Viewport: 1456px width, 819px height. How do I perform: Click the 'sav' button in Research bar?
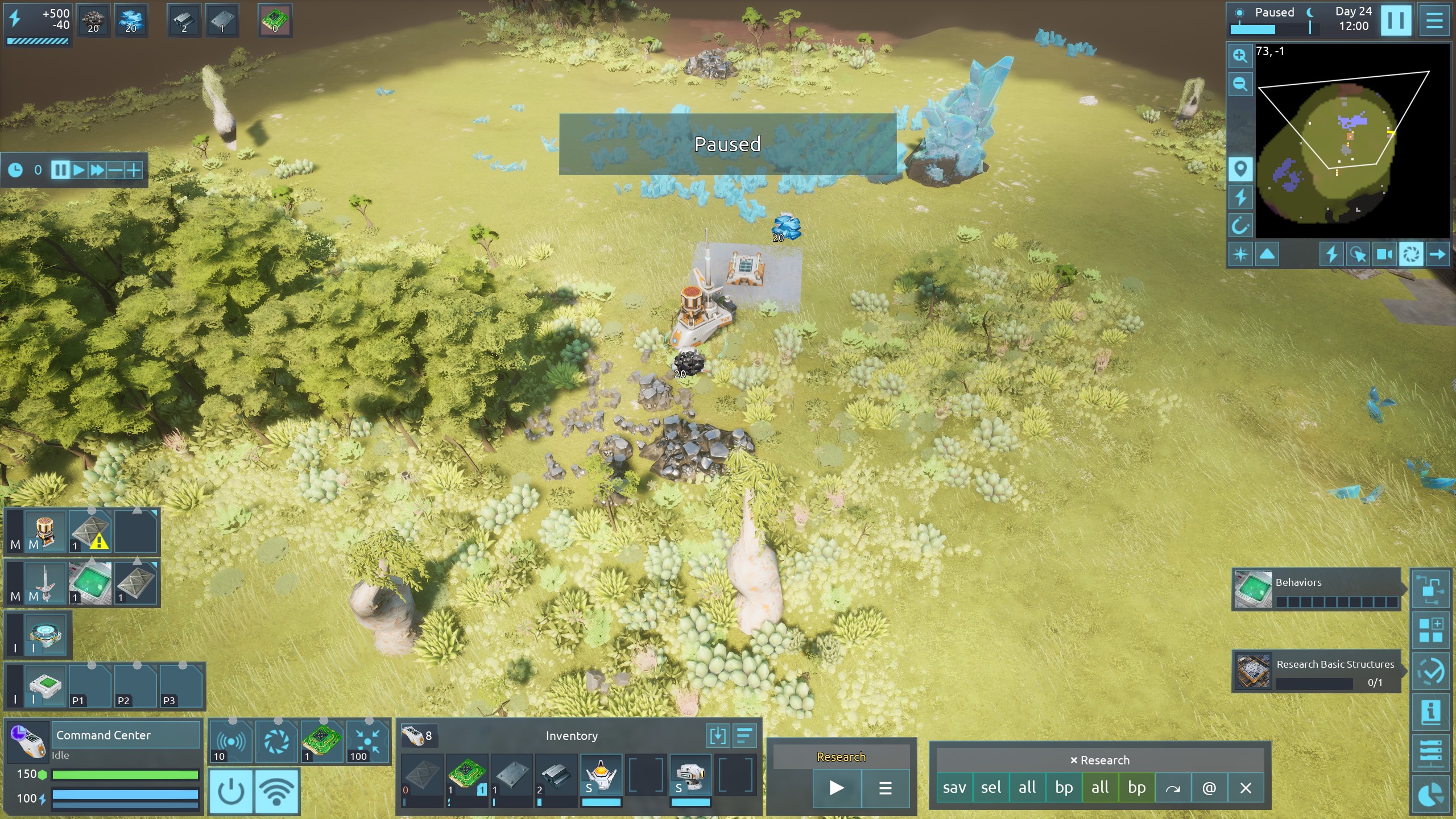[954, 788]
